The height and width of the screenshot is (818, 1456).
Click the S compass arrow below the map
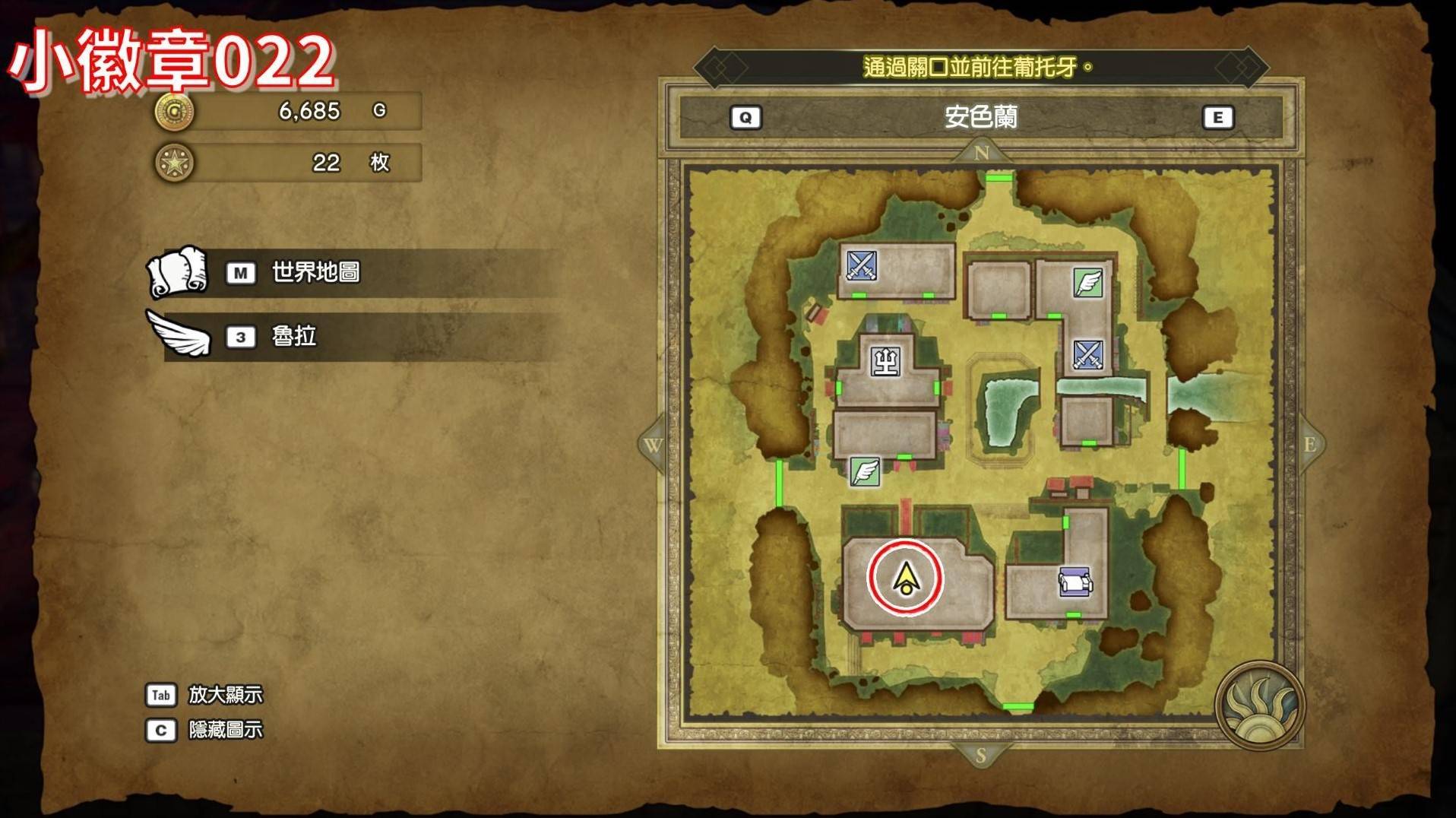980,755
